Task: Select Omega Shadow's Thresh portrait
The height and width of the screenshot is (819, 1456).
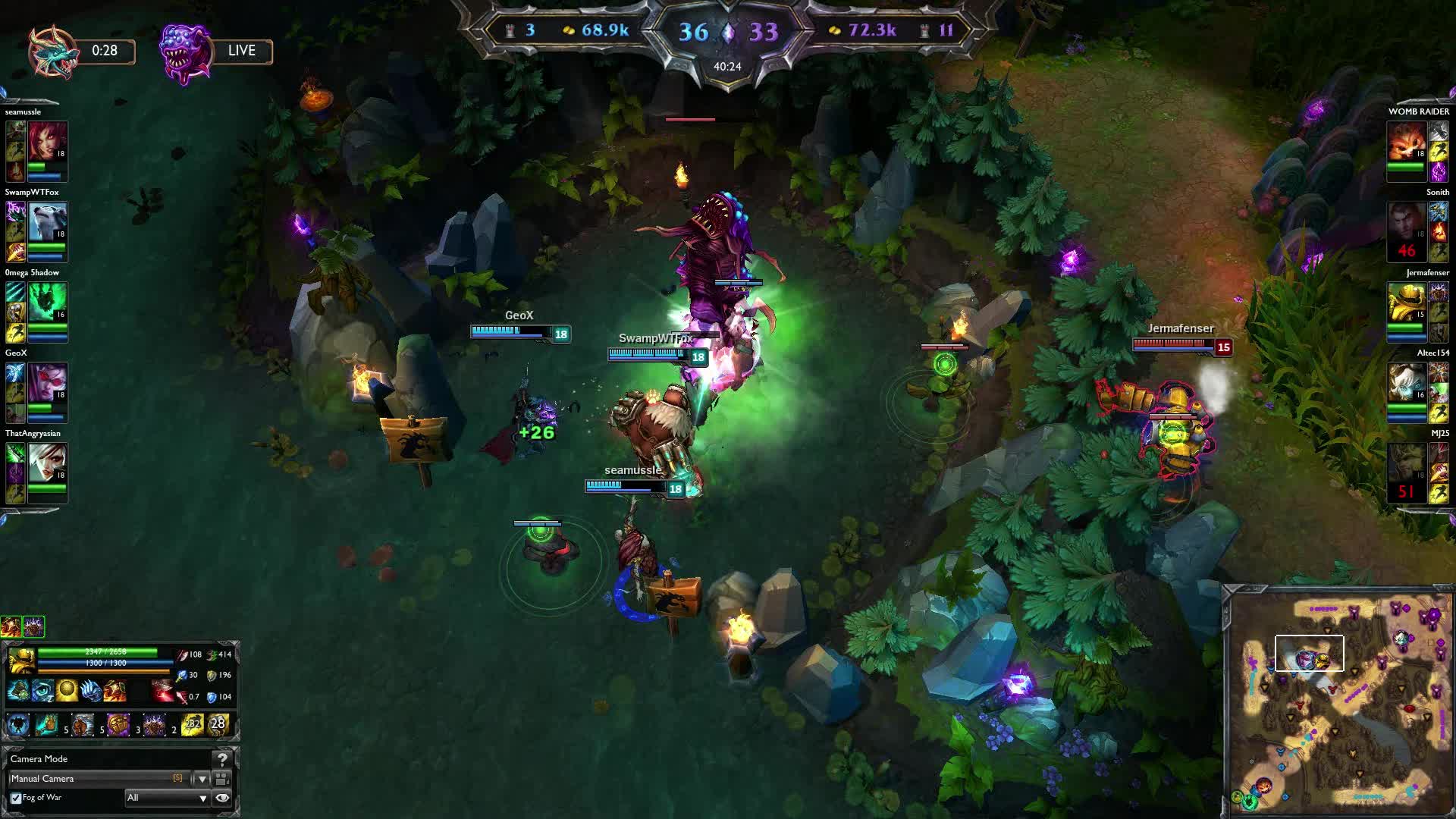Action: coord(47,303)
